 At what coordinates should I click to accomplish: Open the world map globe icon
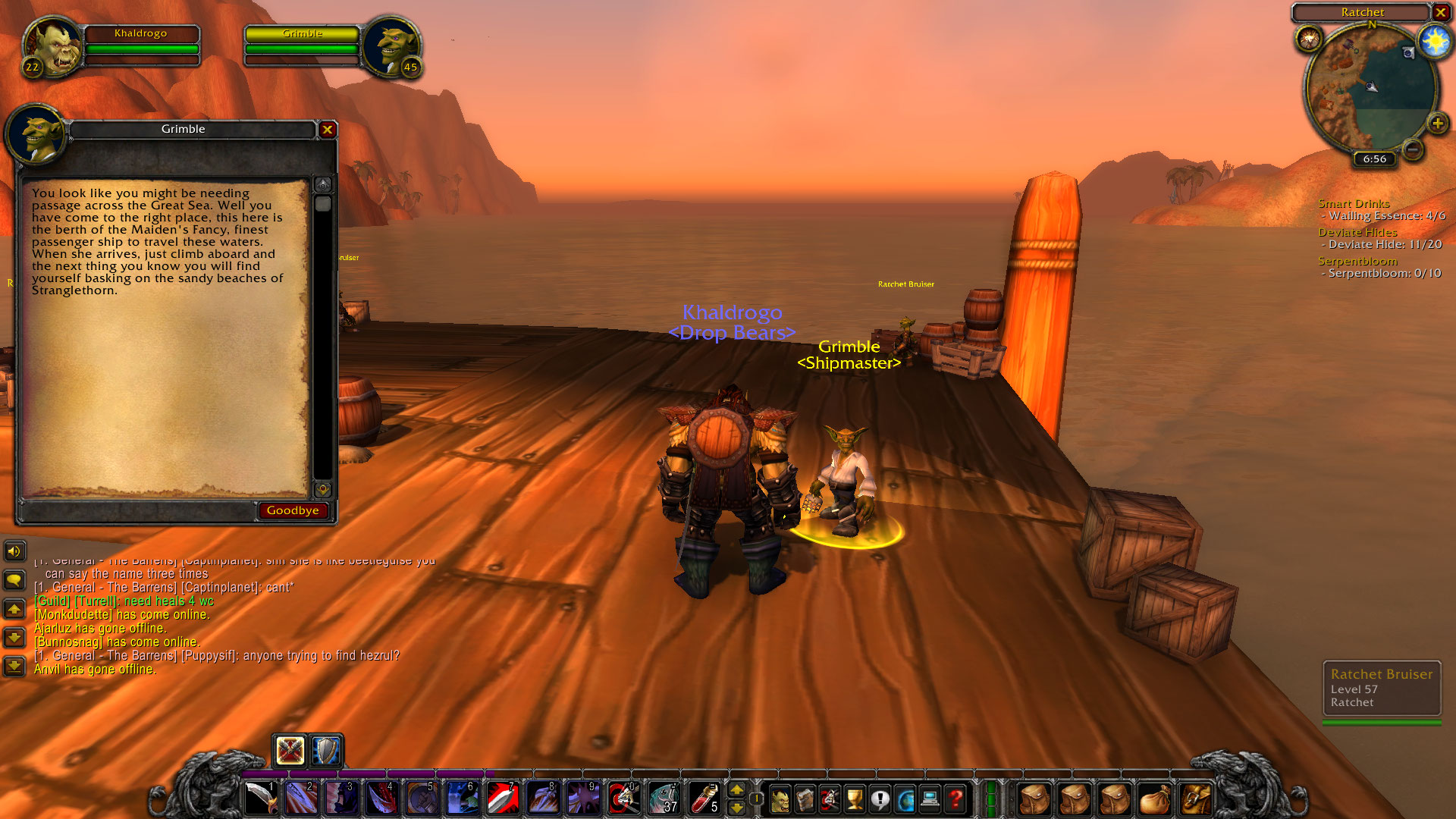(x=905, y=797)
